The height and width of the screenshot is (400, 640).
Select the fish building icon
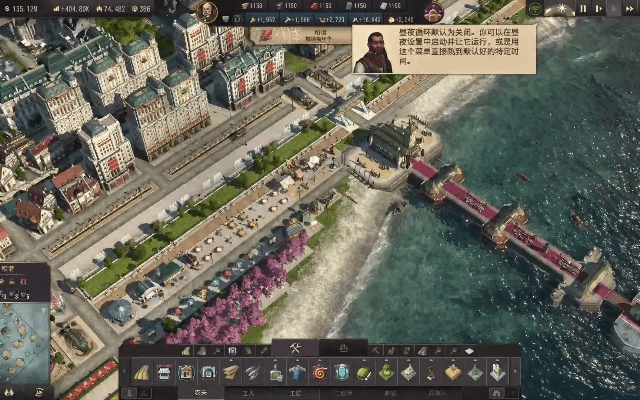253,372
